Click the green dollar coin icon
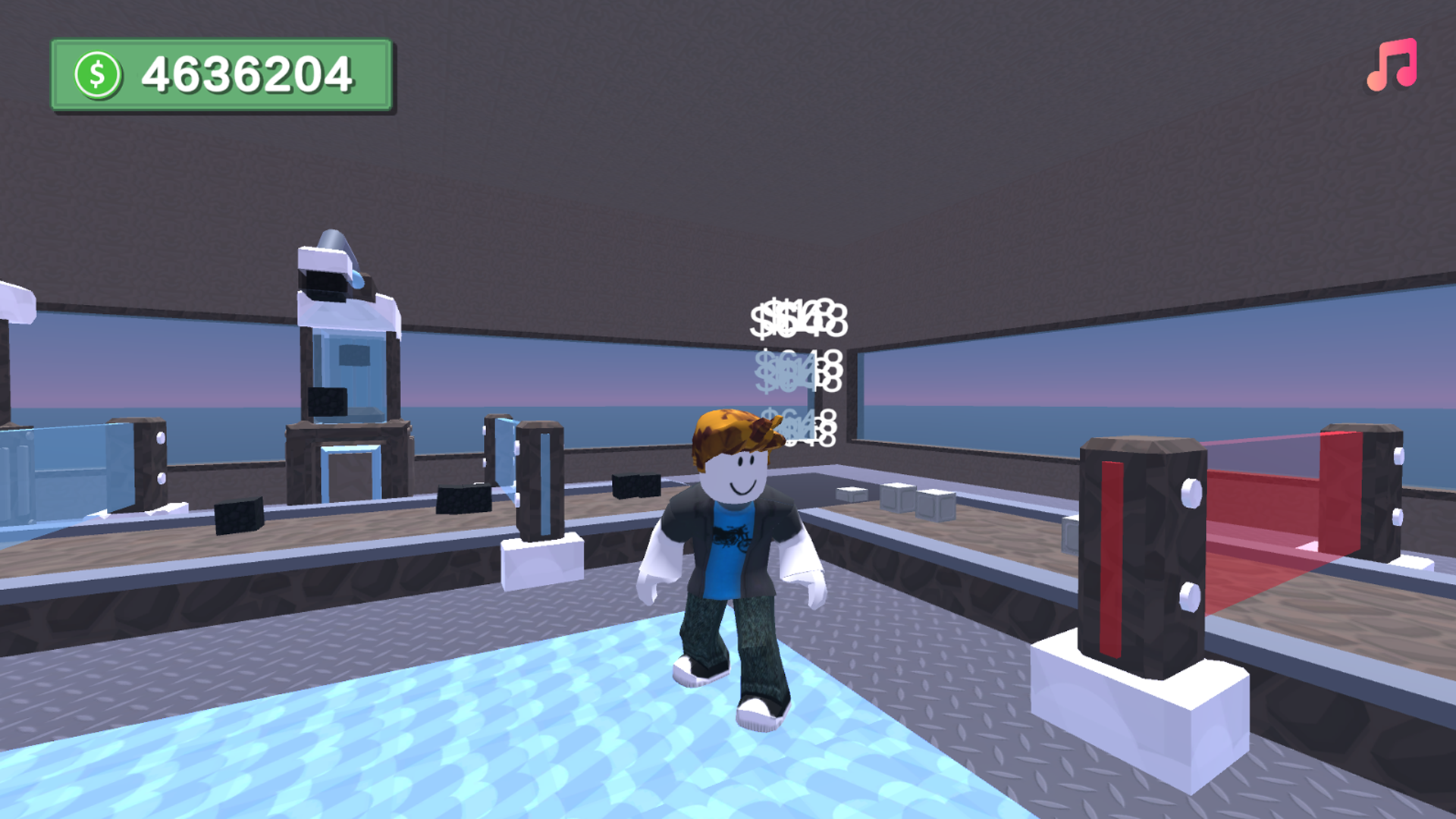1456x819 pixels. click(x=98, y=72)
